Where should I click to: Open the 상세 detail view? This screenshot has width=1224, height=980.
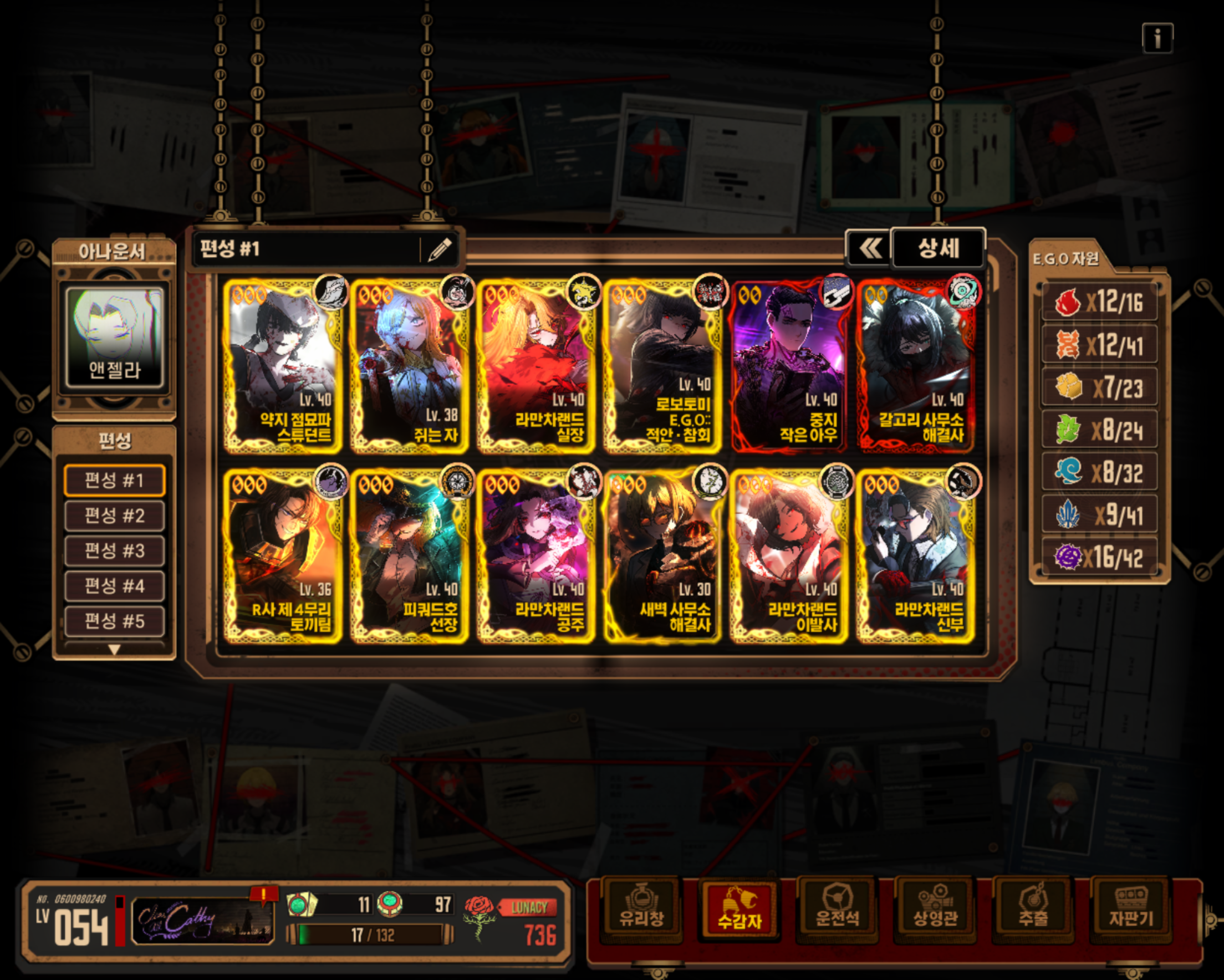point(938,248)
